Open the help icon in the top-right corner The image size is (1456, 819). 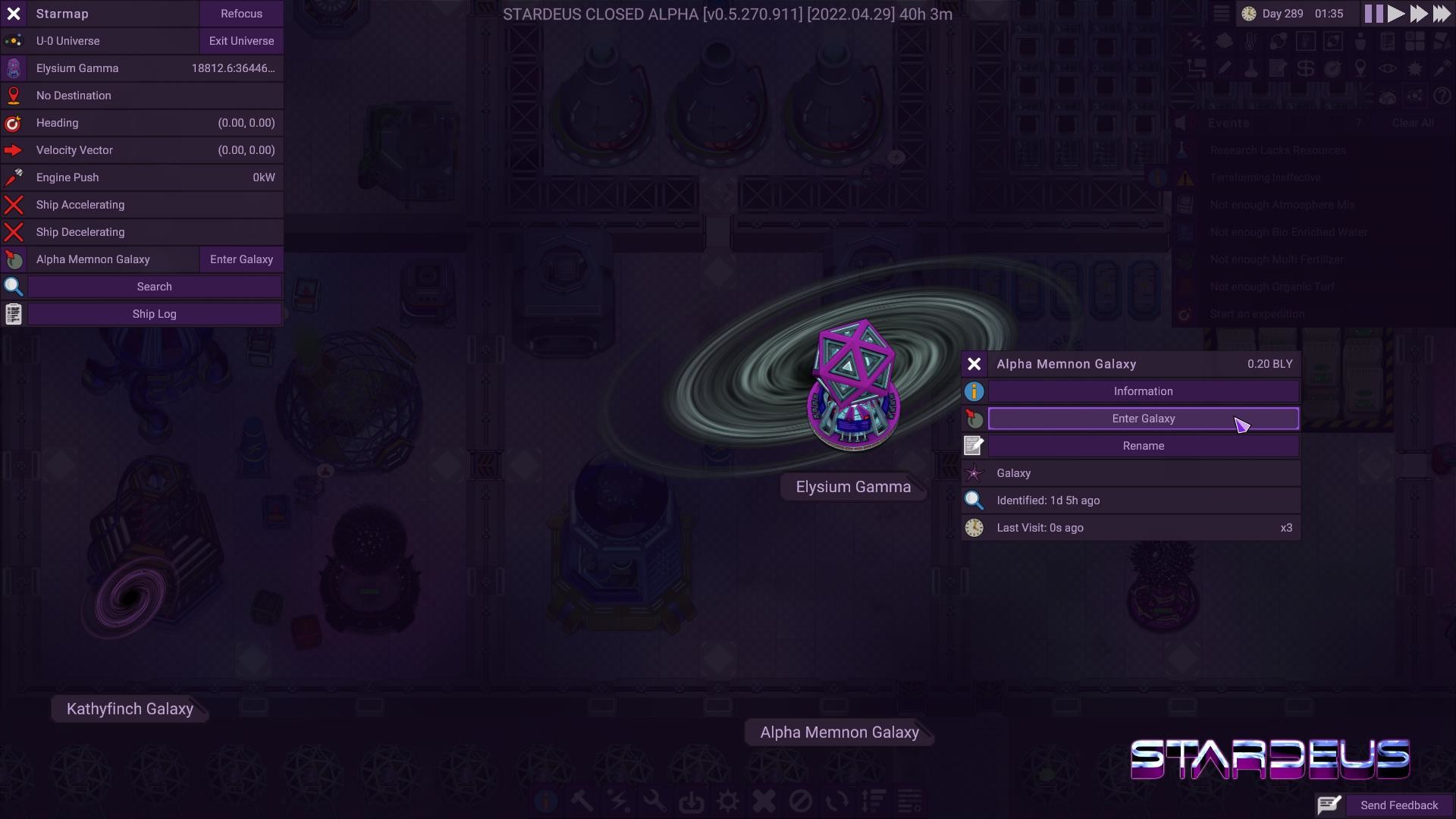click(1443, 97)
